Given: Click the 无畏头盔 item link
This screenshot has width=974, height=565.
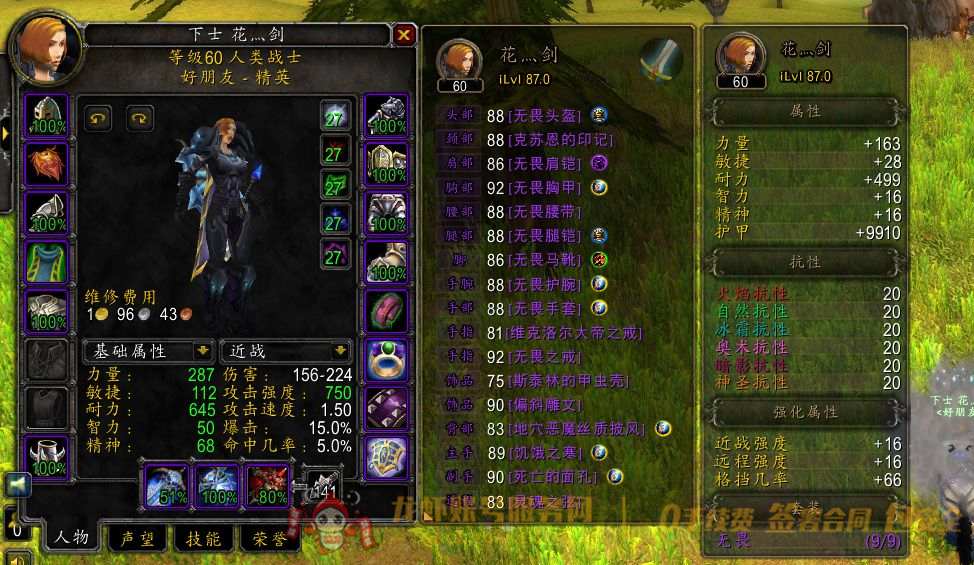Looking at the screenshot, I should pos(545,116).
